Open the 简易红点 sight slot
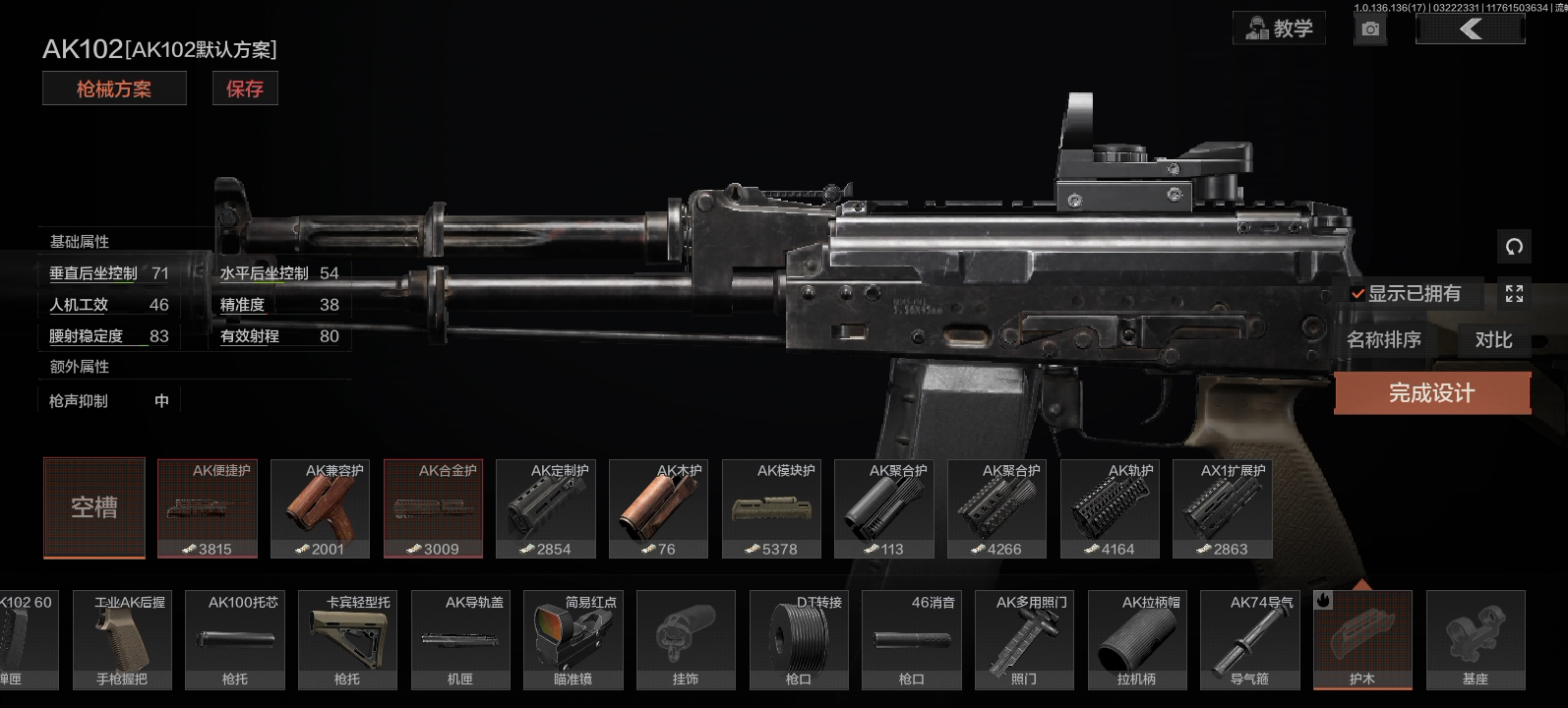 [573, 639]
